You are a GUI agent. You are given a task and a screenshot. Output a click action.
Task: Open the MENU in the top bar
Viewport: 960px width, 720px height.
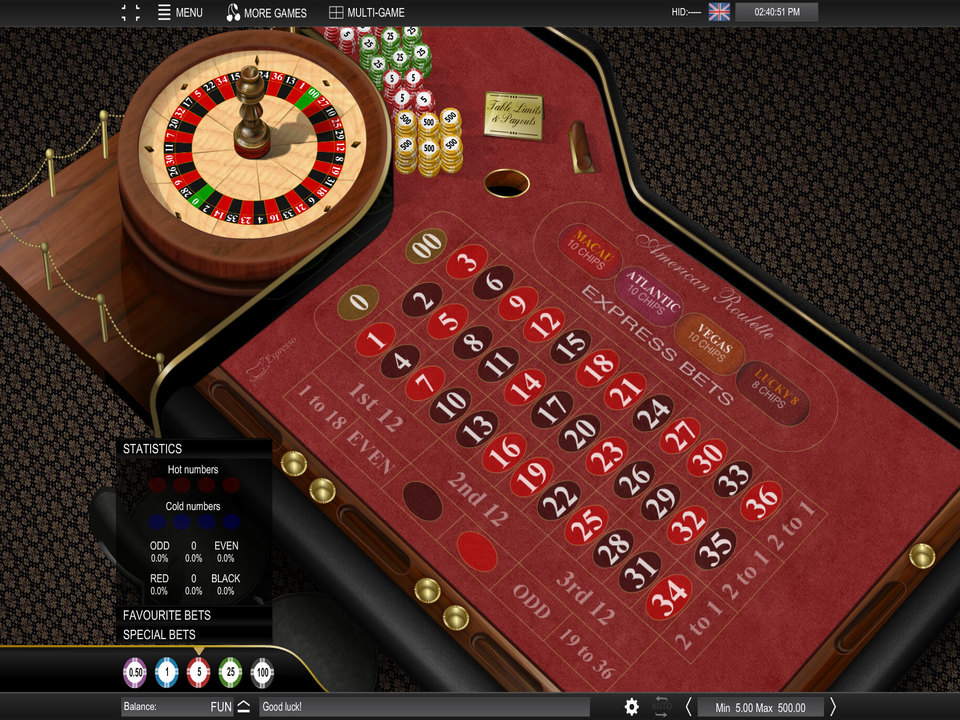click(180, 13)
